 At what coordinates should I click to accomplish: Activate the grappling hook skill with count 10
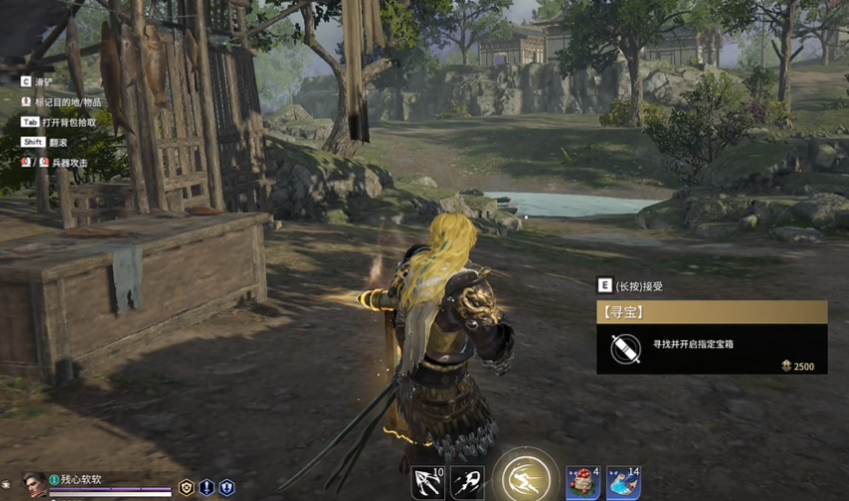(x=428, y=483)
